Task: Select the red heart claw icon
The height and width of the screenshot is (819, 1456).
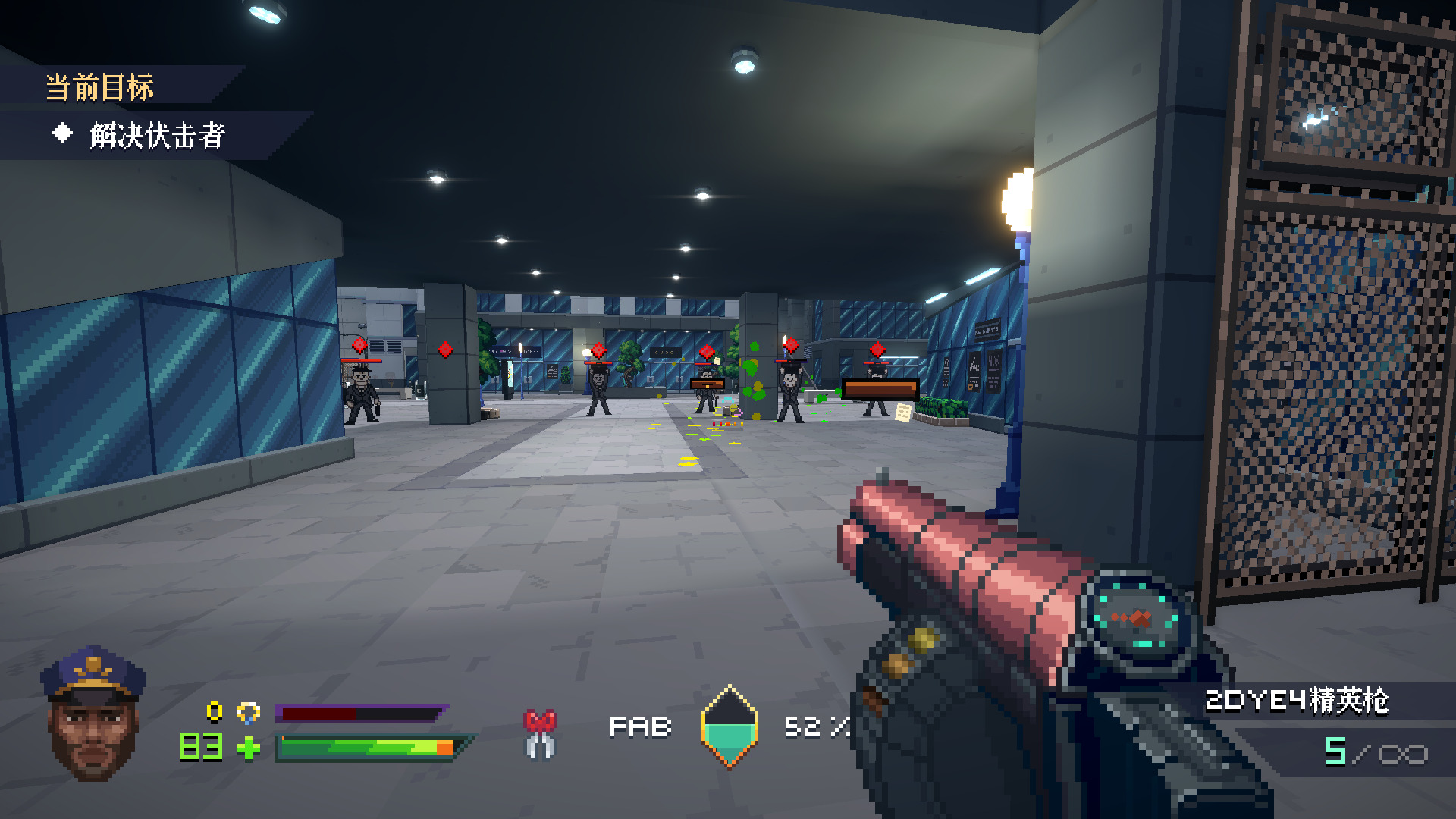Action: pyautogui.click(x=540, y=733)
